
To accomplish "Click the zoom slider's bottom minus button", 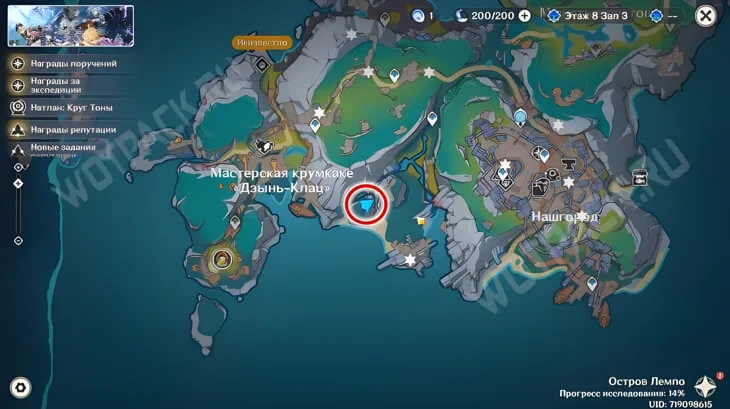I will pyautogui.click(x=18, y=241).
